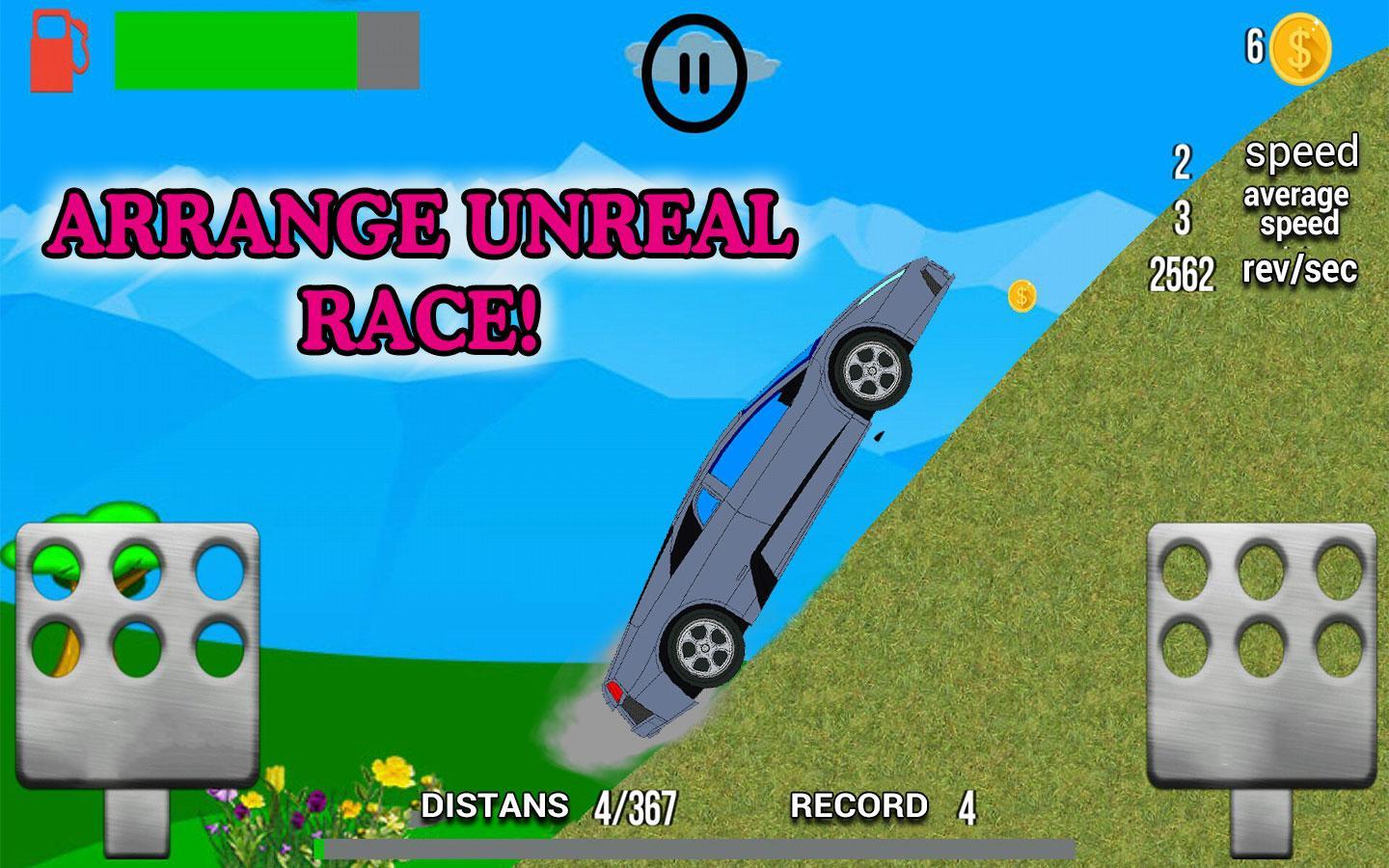Click the coin count number 6
The image size is (1389, 868).
[1254, 44]
